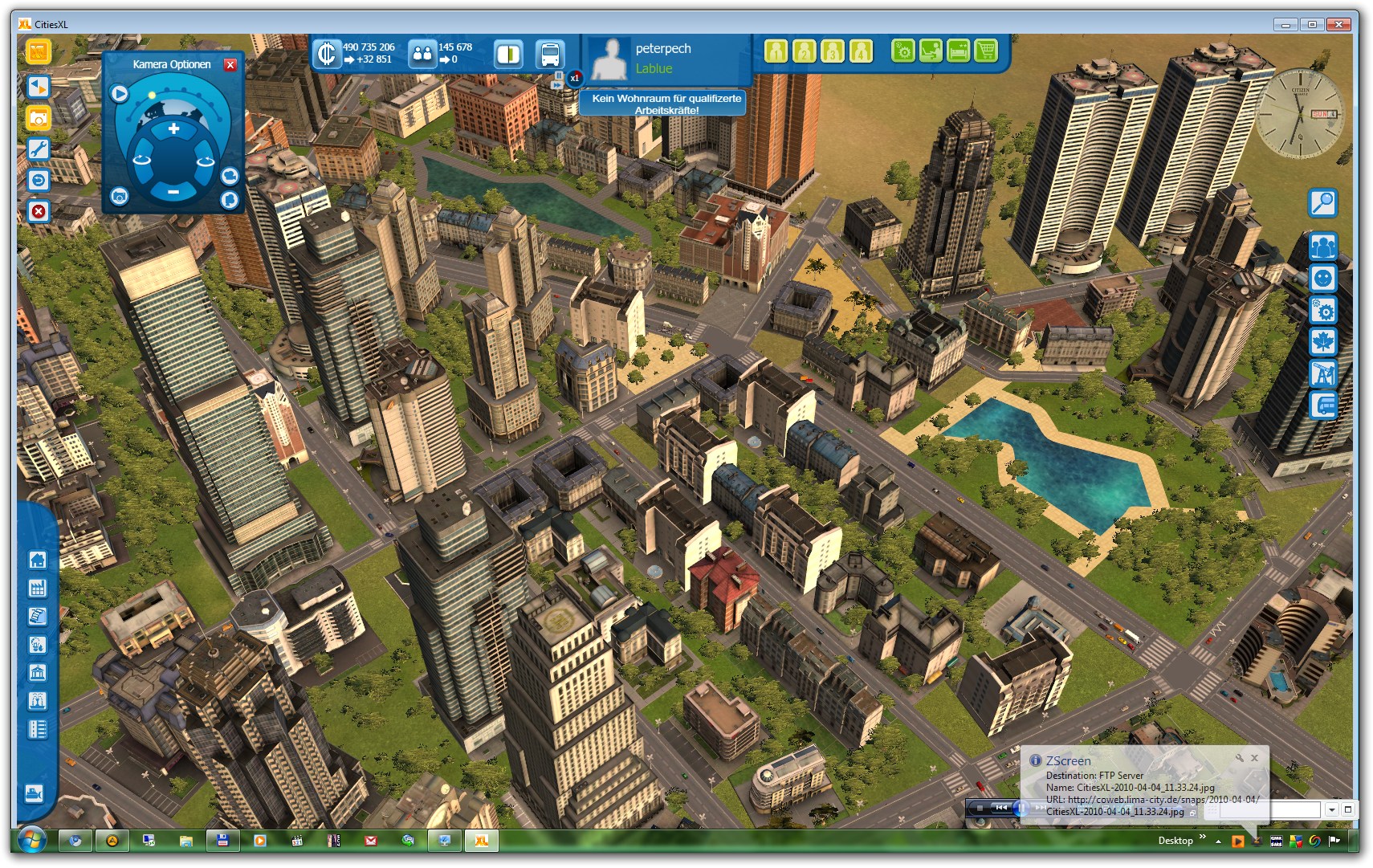This screenshot has height=868, width=1373.
Task: Open the magnifying glass search tool
Action: pyautogui.click(x=1322, y=203)
